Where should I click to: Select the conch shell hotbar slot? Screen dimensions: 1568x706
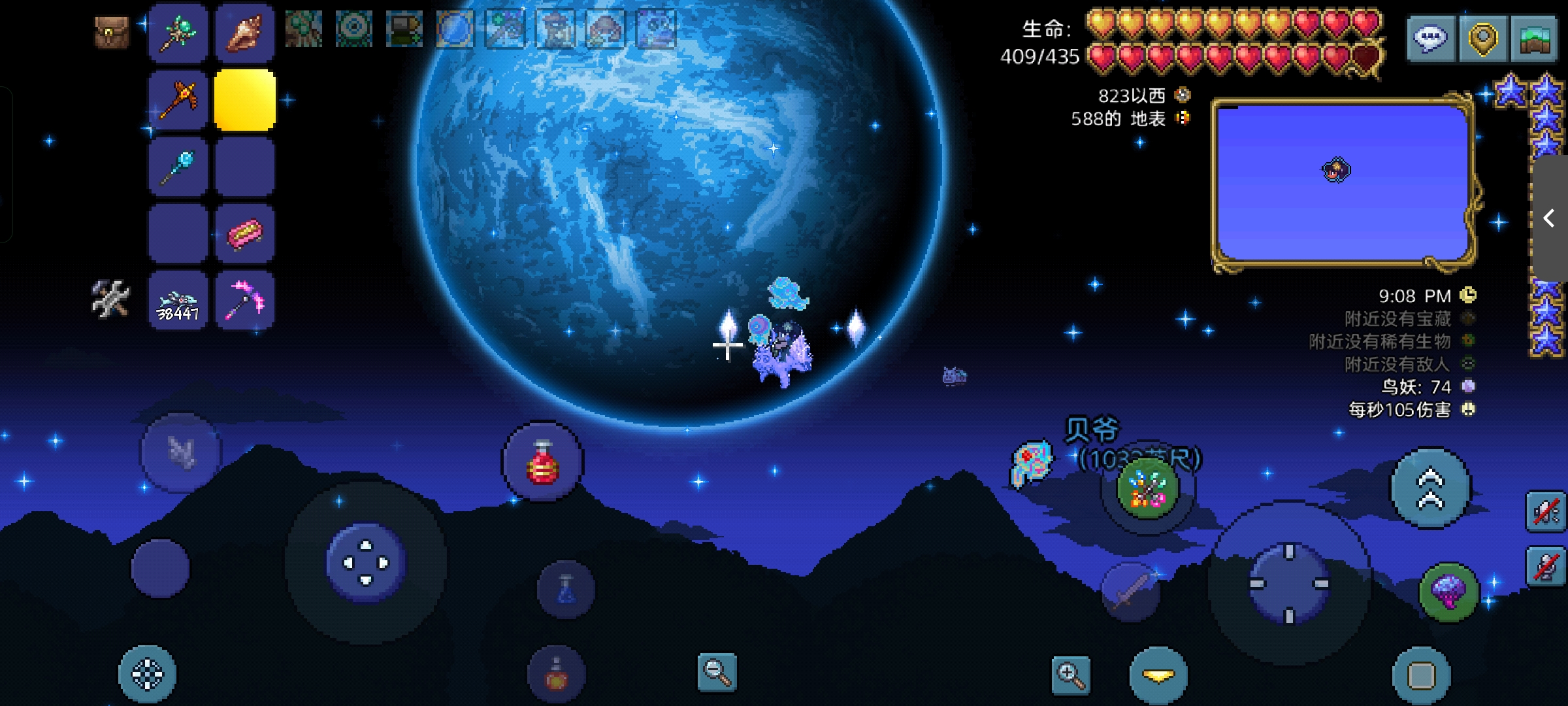pos(244,33)
